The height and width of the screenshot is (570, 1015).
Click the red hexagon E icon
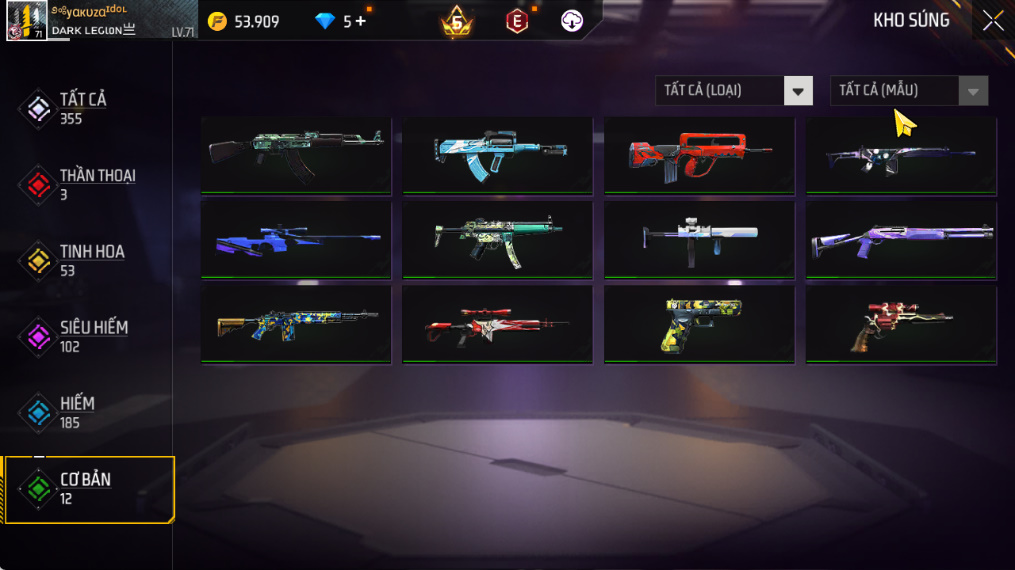pyautogui.click(x=517, y=21)
